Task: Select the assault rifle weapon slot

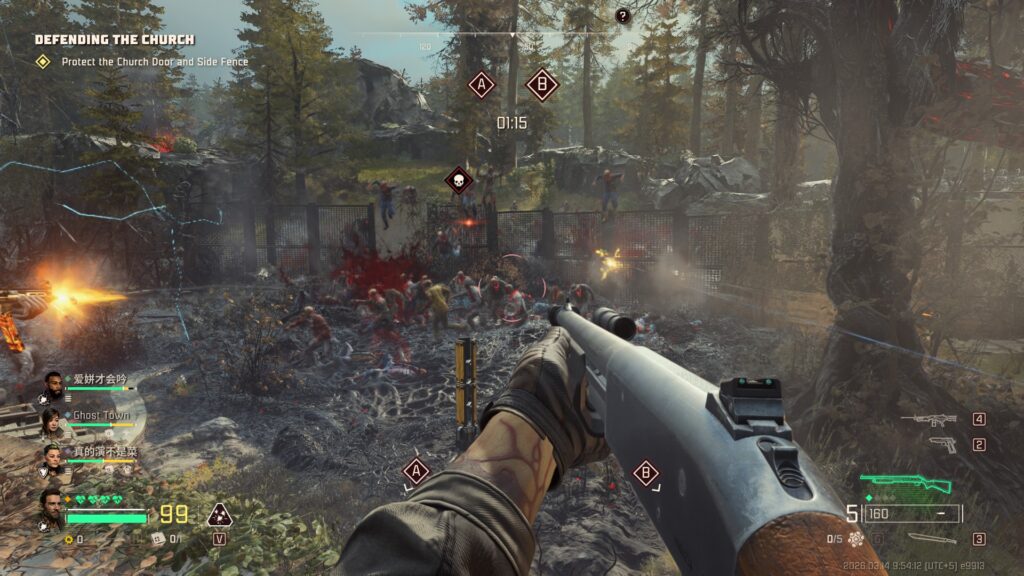Action: coord(928,420)
